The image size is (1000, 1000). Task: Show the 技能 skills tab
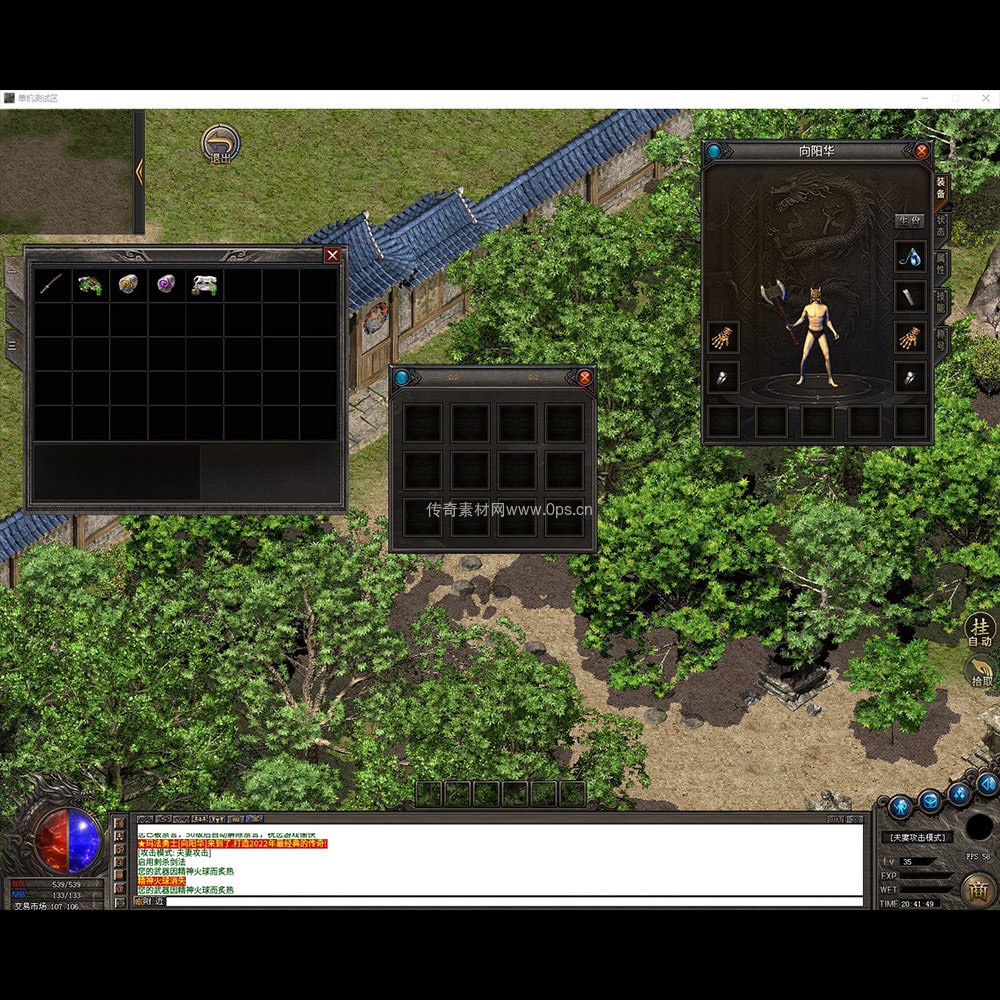click(x=942, y=301)
